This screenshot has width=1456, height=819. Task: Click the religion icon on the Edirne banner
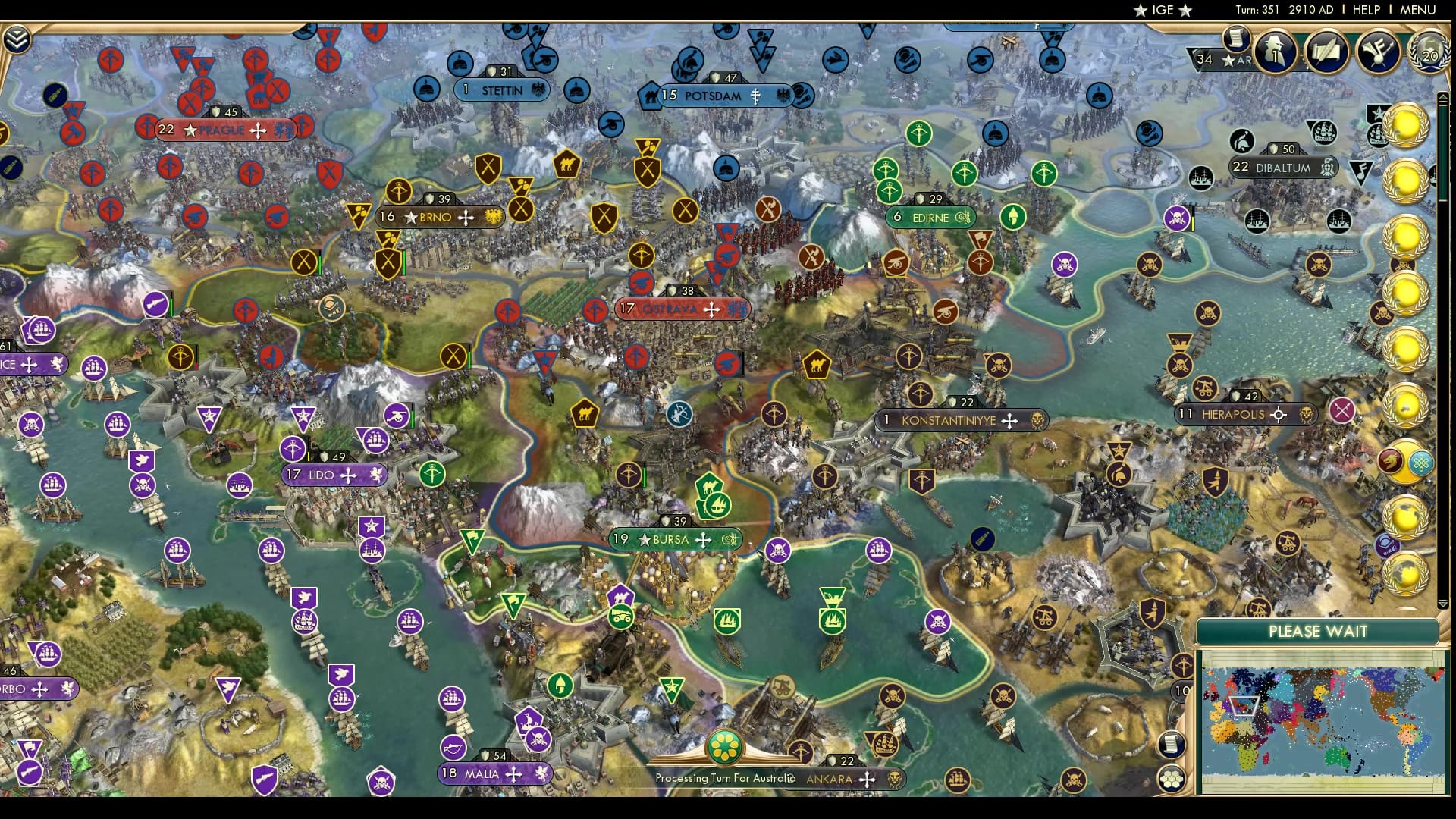point(962,218)
